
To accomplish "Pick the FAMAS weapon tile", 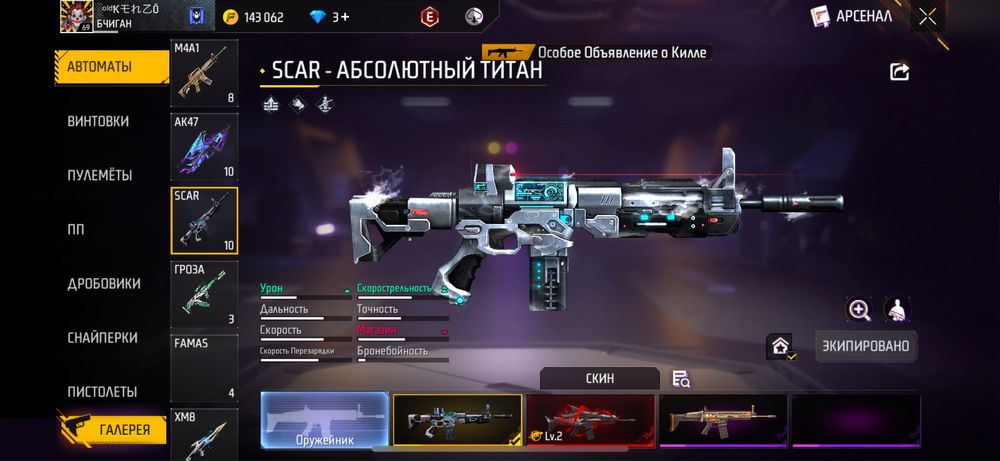I will (205, 367).
